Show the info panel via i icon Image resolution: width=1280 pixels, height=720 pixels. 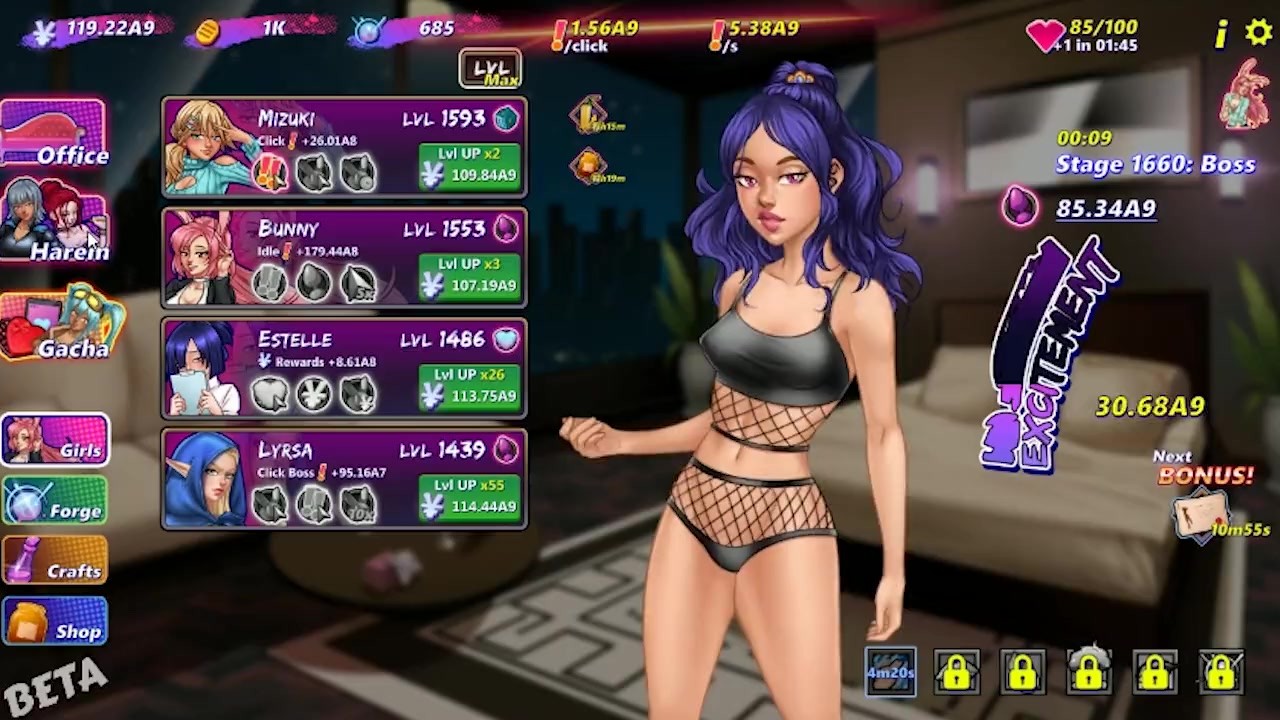pyautogui.click(x=1221, y=35)
